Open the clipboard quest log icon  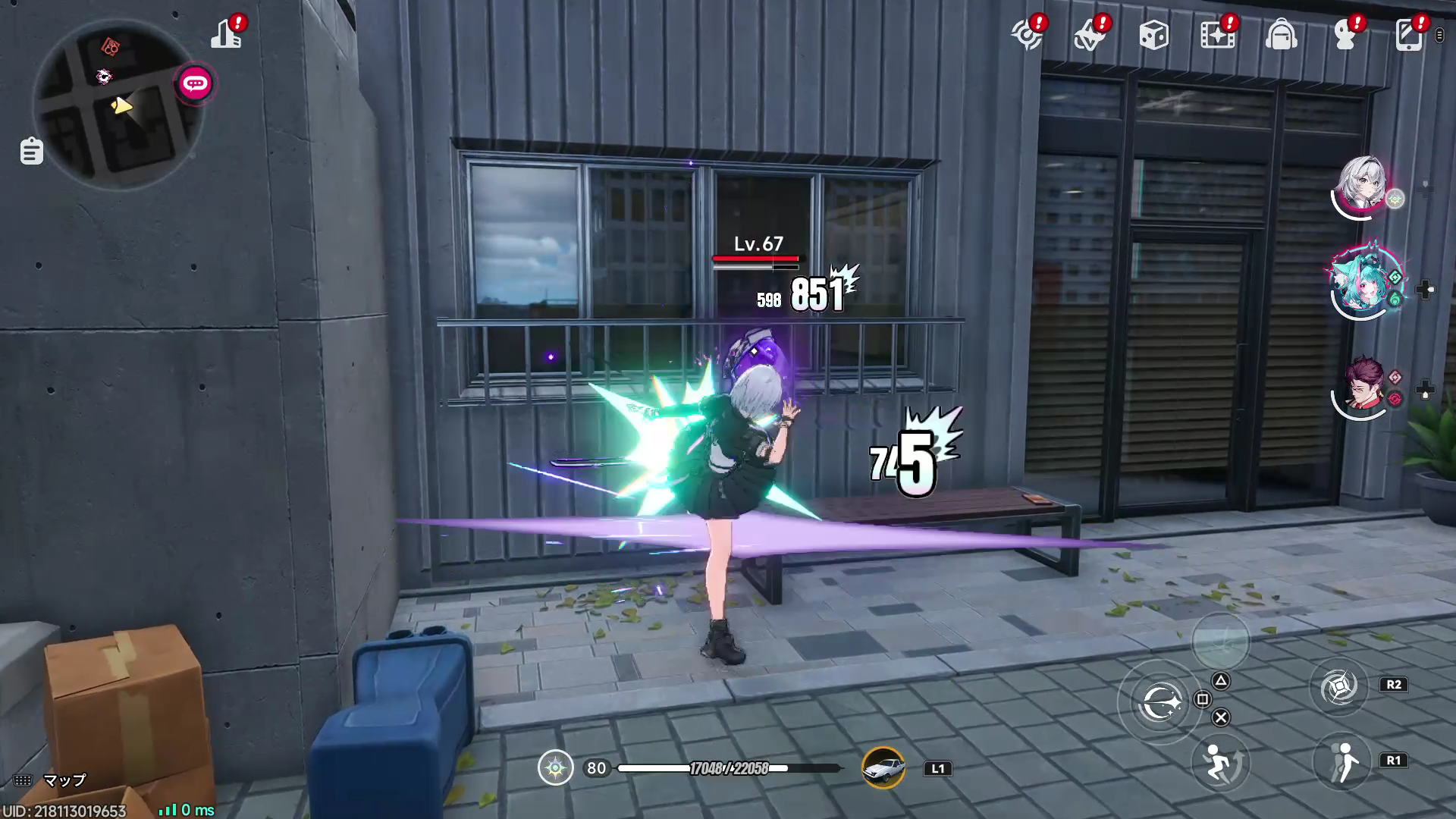coord(31,151)
